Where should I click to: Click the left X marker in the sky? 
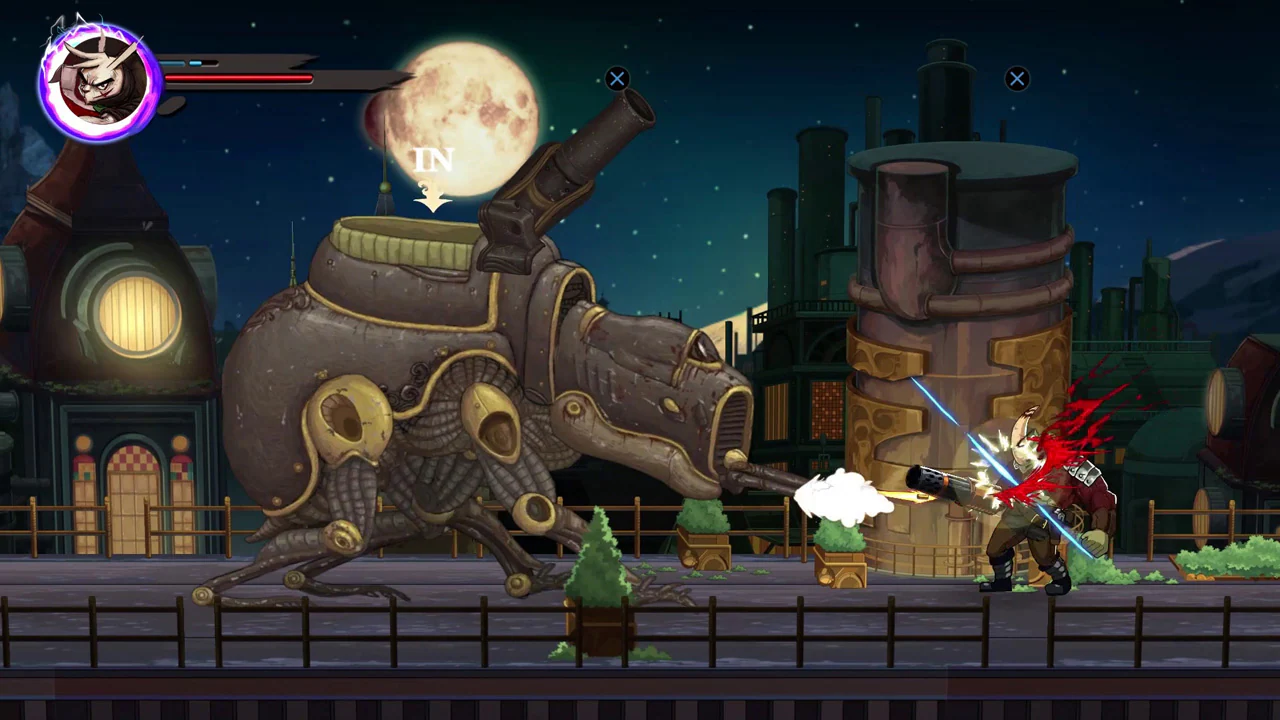pos(617,79)
